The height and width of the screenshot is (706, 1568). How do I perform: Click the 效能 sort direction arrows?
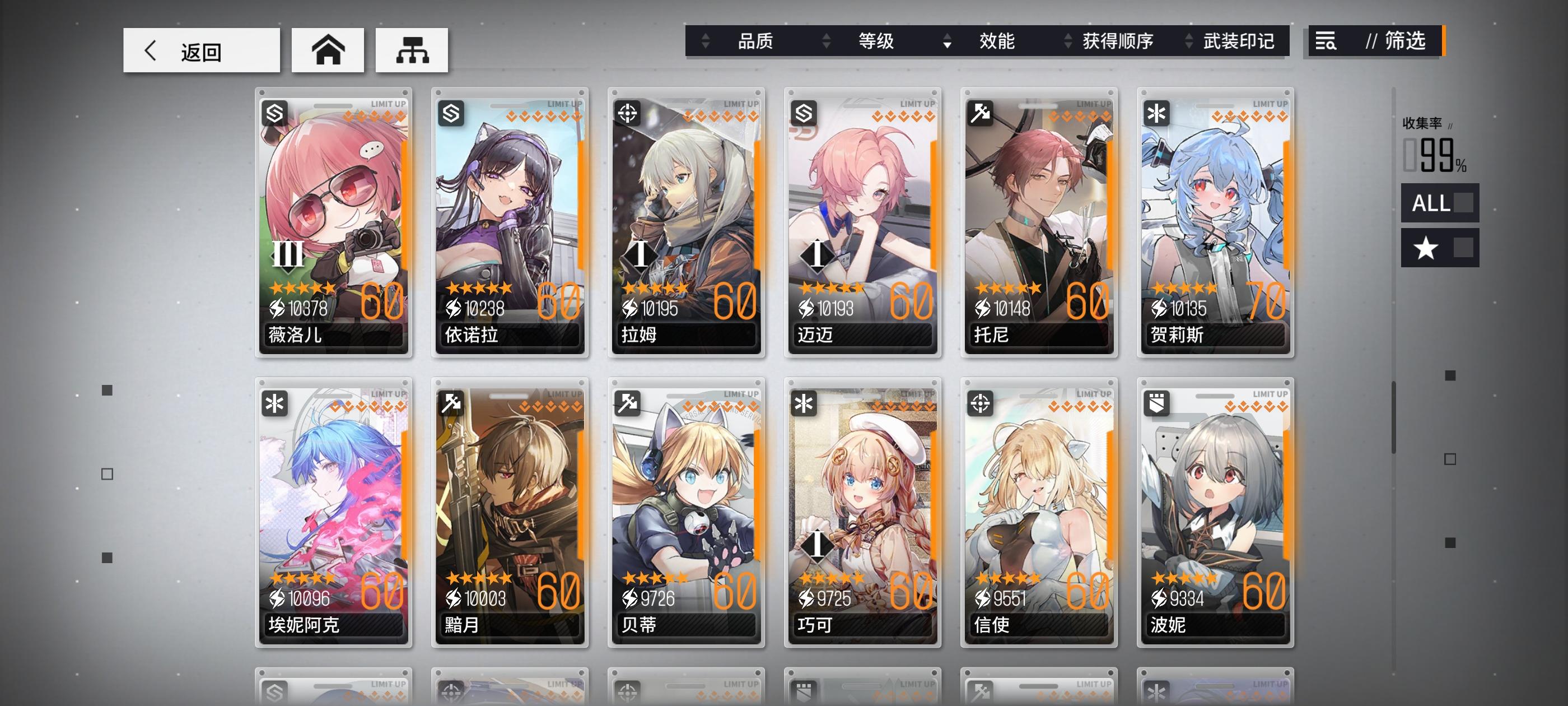click(x=946, y=43)
